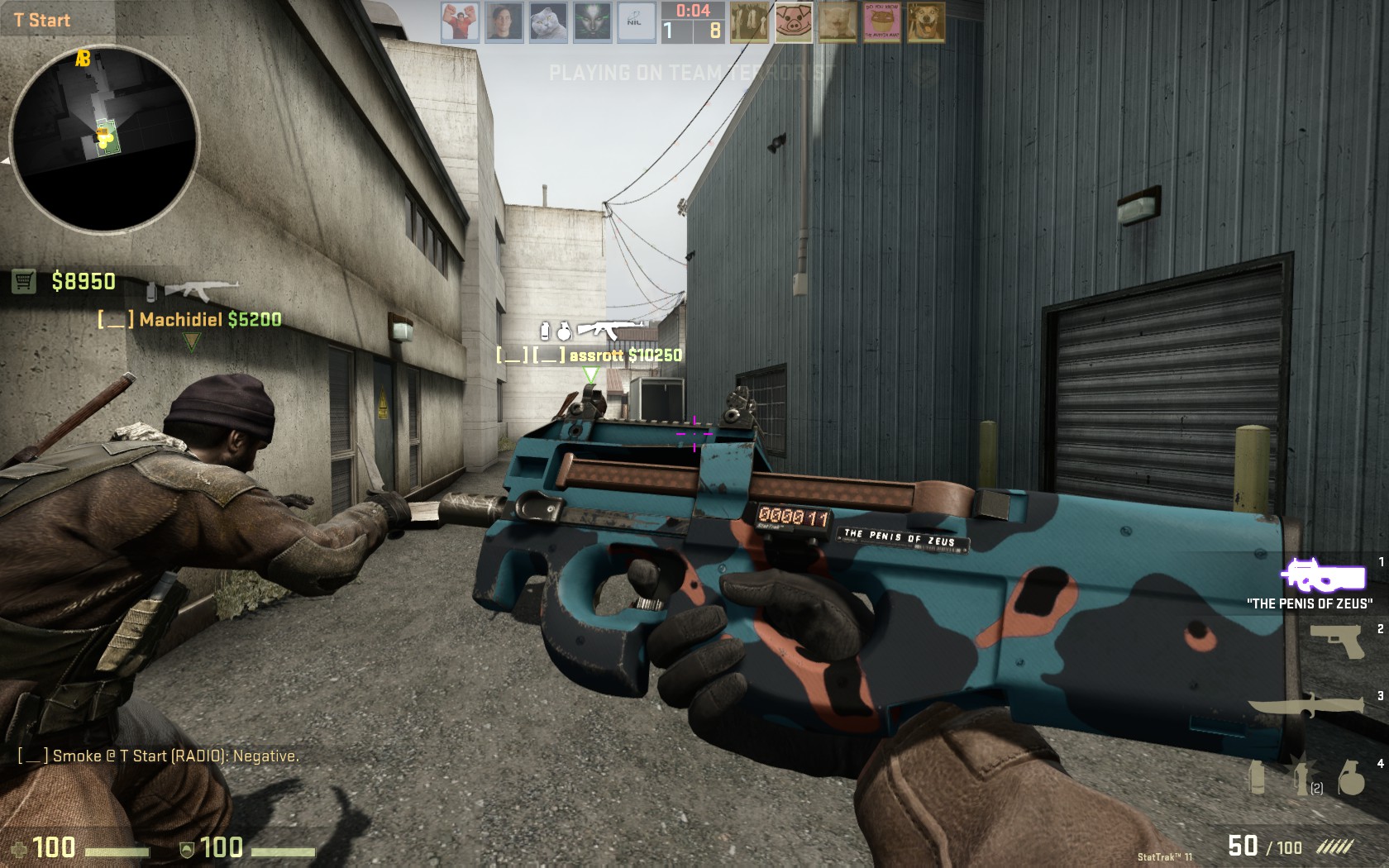Switch to the Glock pistol slot

click(x=1336, y=640)
